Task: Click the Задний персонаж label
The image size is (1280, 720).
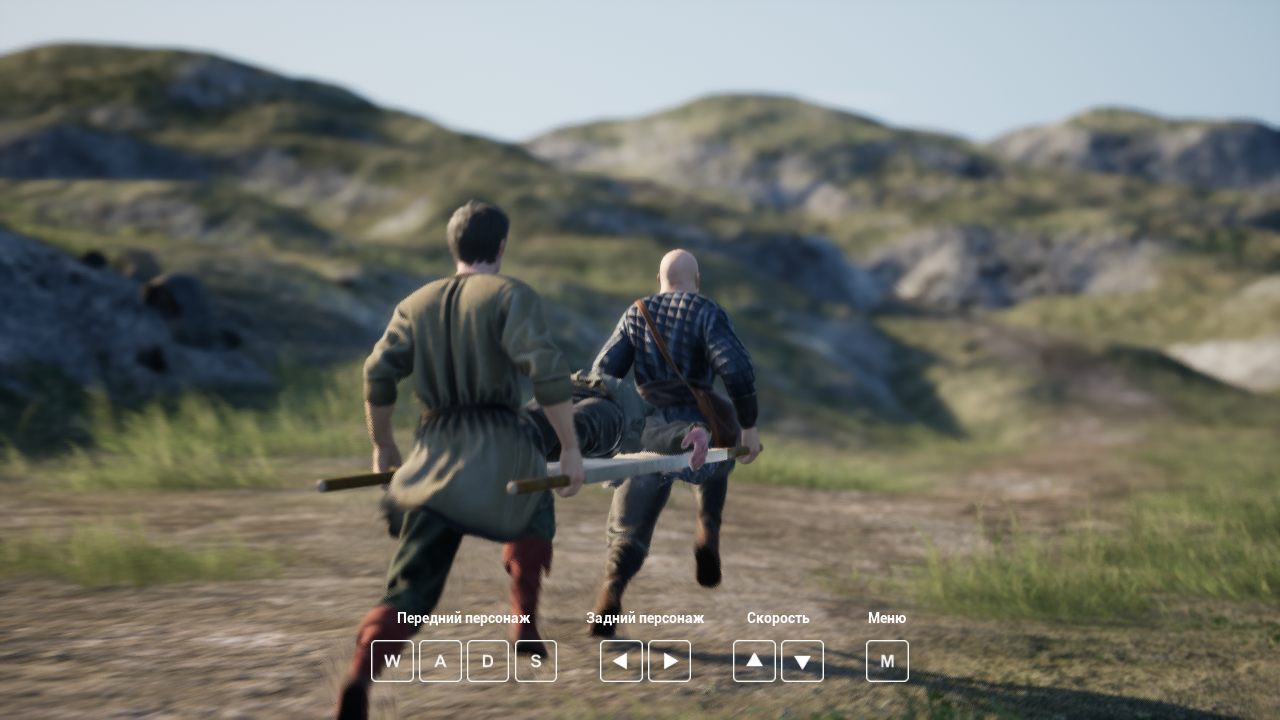Action: (645, 618)
